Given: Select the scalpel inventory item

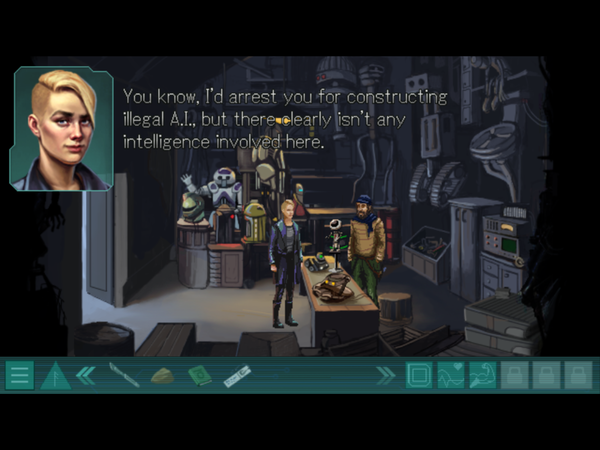Looking at the screenshot, I should [x=124, y=376].
